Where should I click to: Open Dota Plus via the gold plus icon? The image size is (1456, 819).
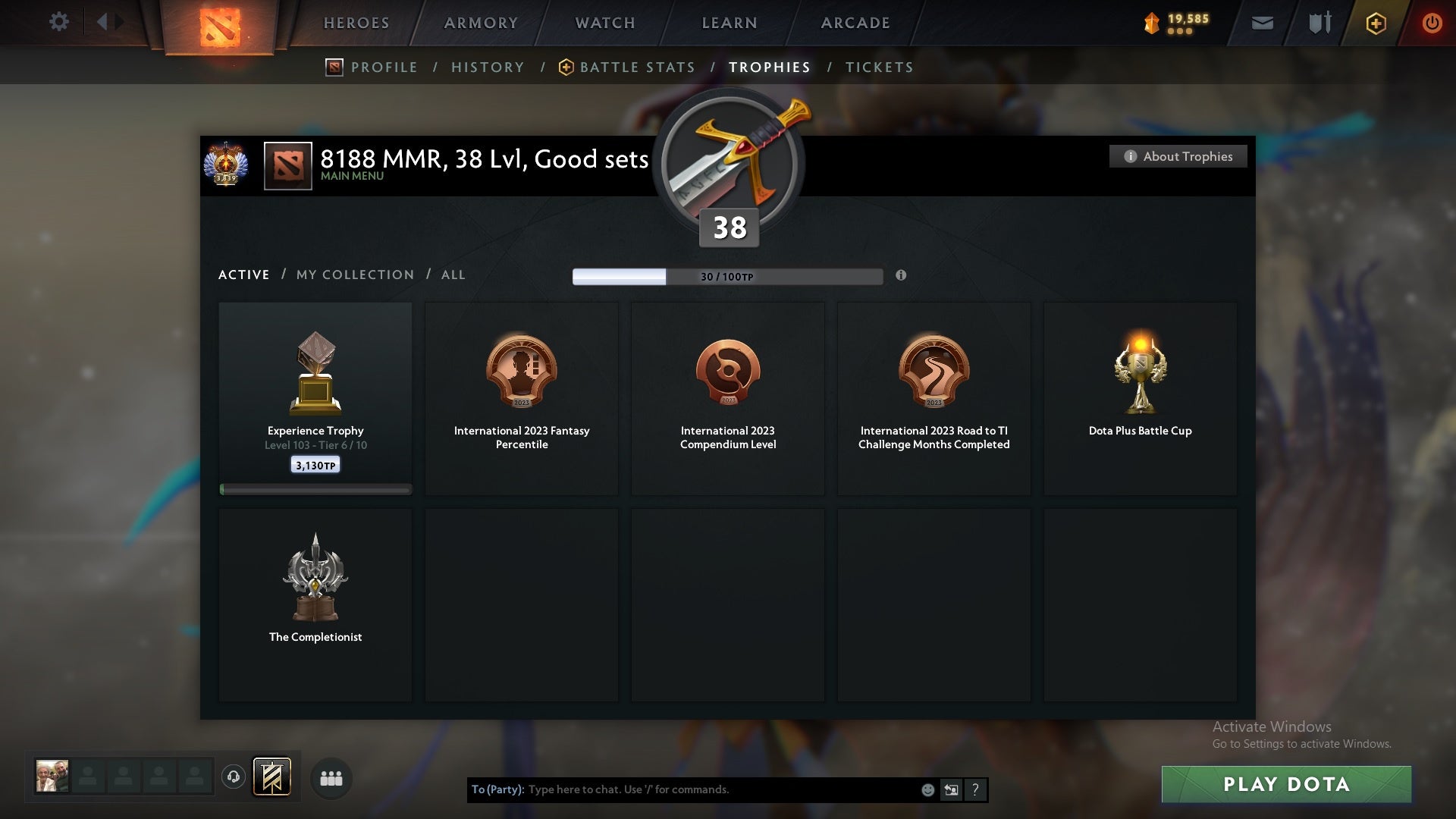click(1376, 22)
